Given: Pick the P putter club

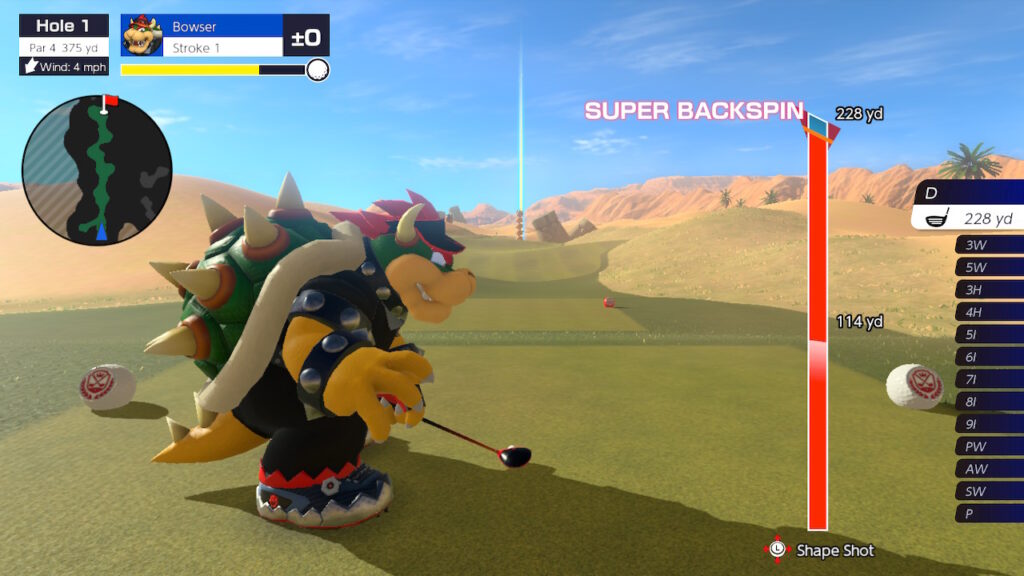Looking at the screenshot, I should (x=989, y=513).
